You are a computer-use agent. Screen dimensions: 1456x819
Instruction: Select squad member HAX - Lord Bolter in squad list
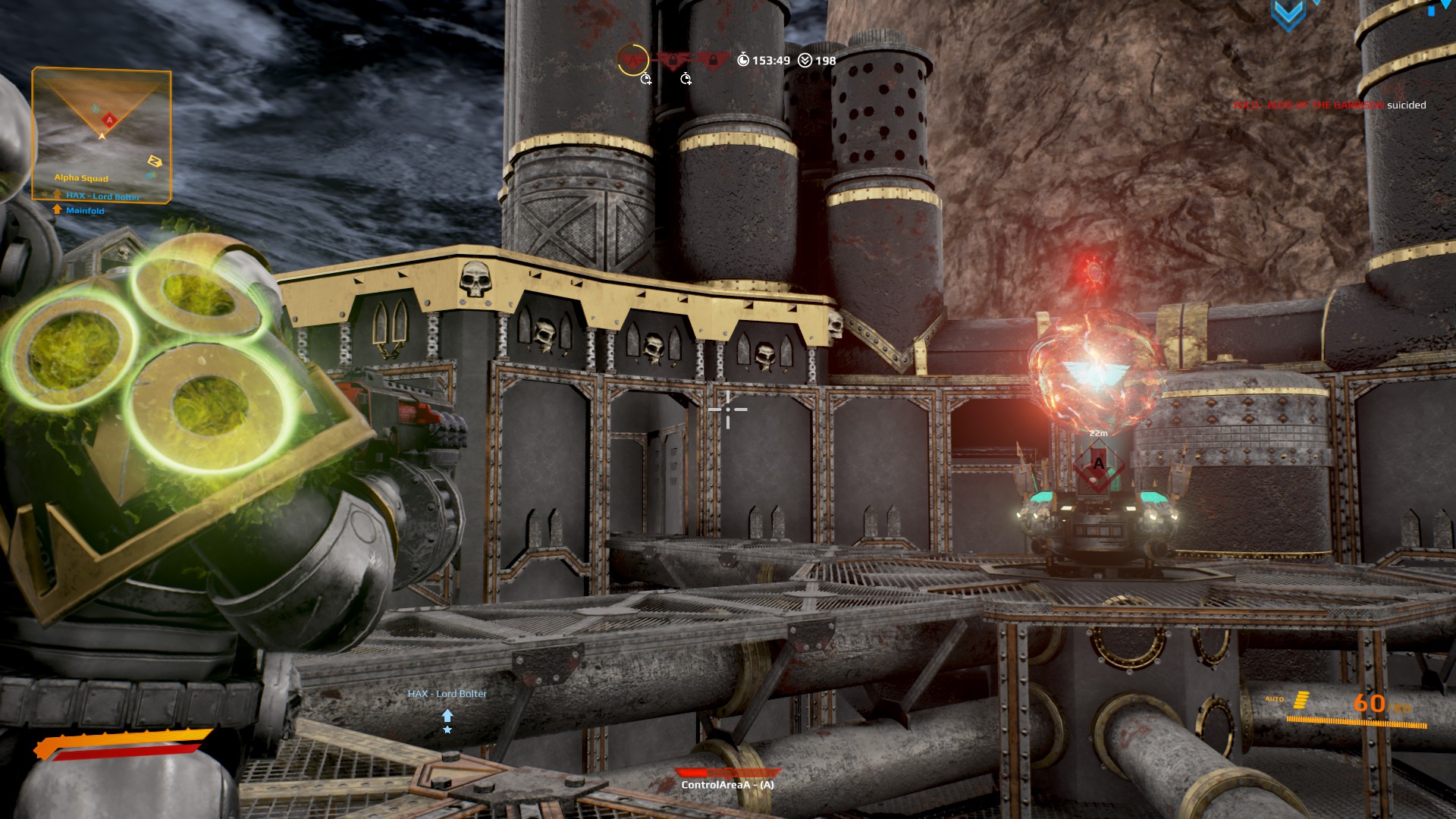click(102, 196)
